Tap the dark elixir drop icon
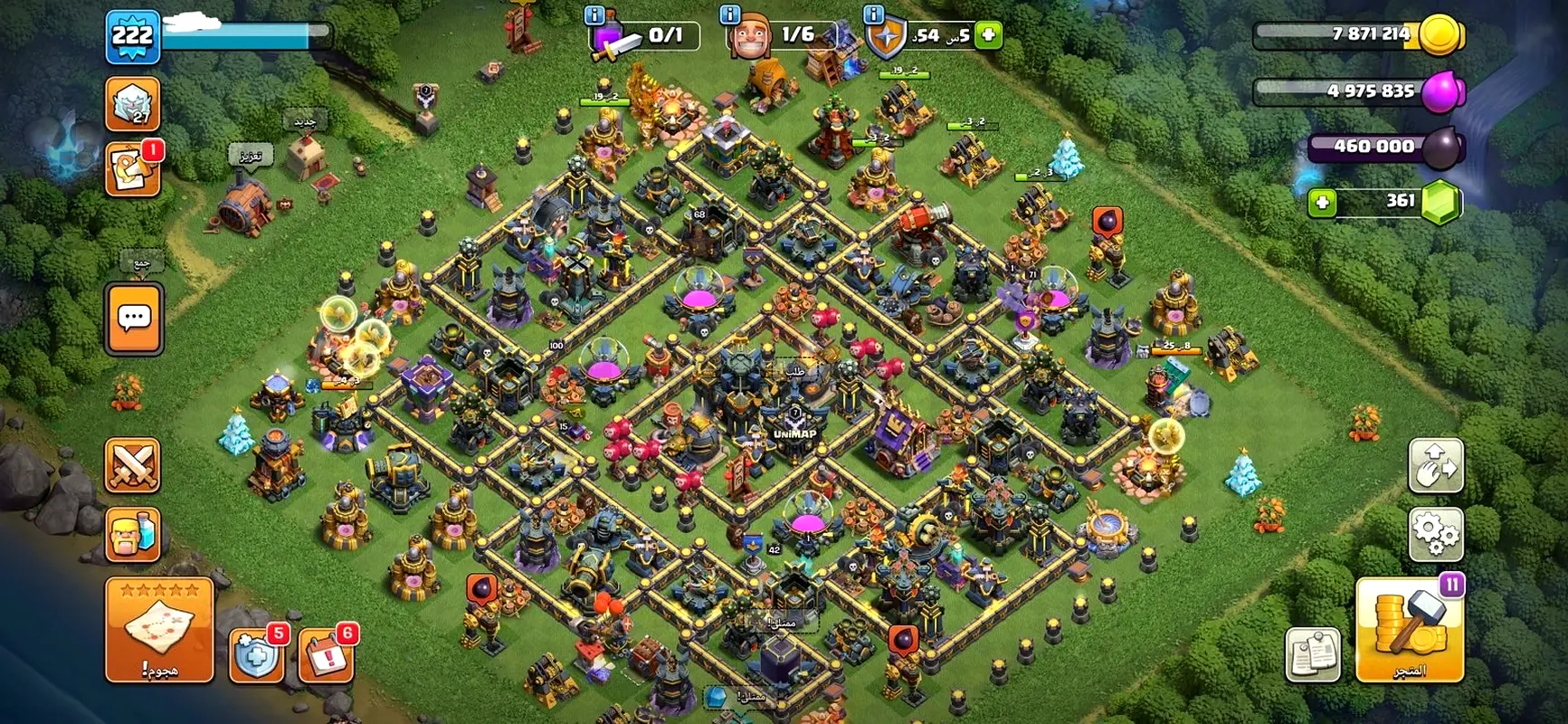 (1440, 148)
